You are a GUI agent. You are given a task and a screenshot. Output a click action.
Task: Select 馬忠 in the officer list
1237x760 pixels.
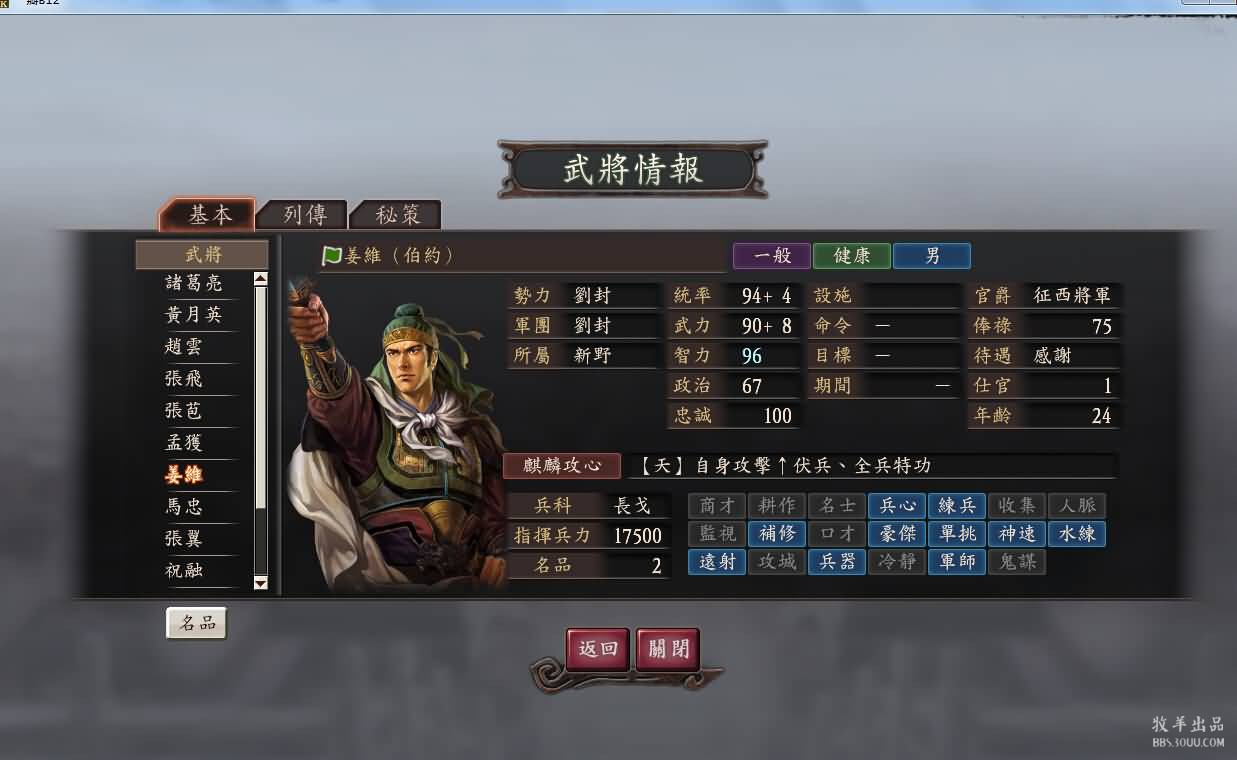[x=183, y=507]
